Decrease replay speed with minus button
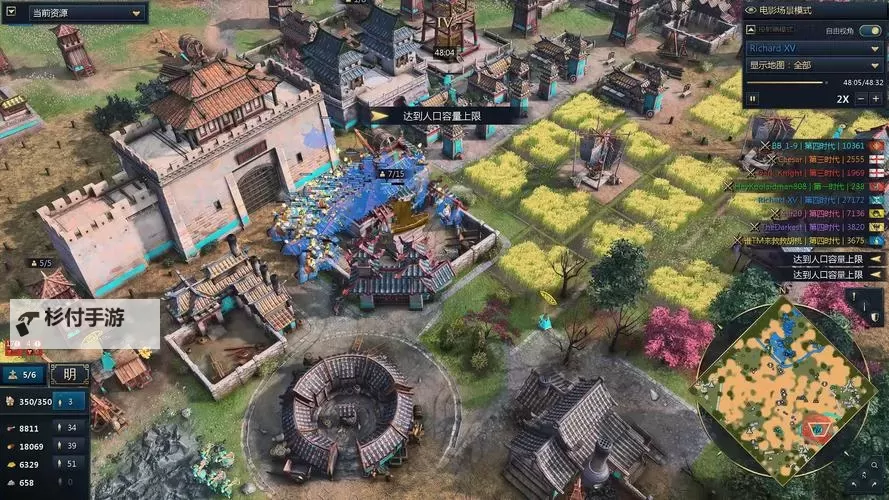This screenshot has width=889, height=500. 862,99
